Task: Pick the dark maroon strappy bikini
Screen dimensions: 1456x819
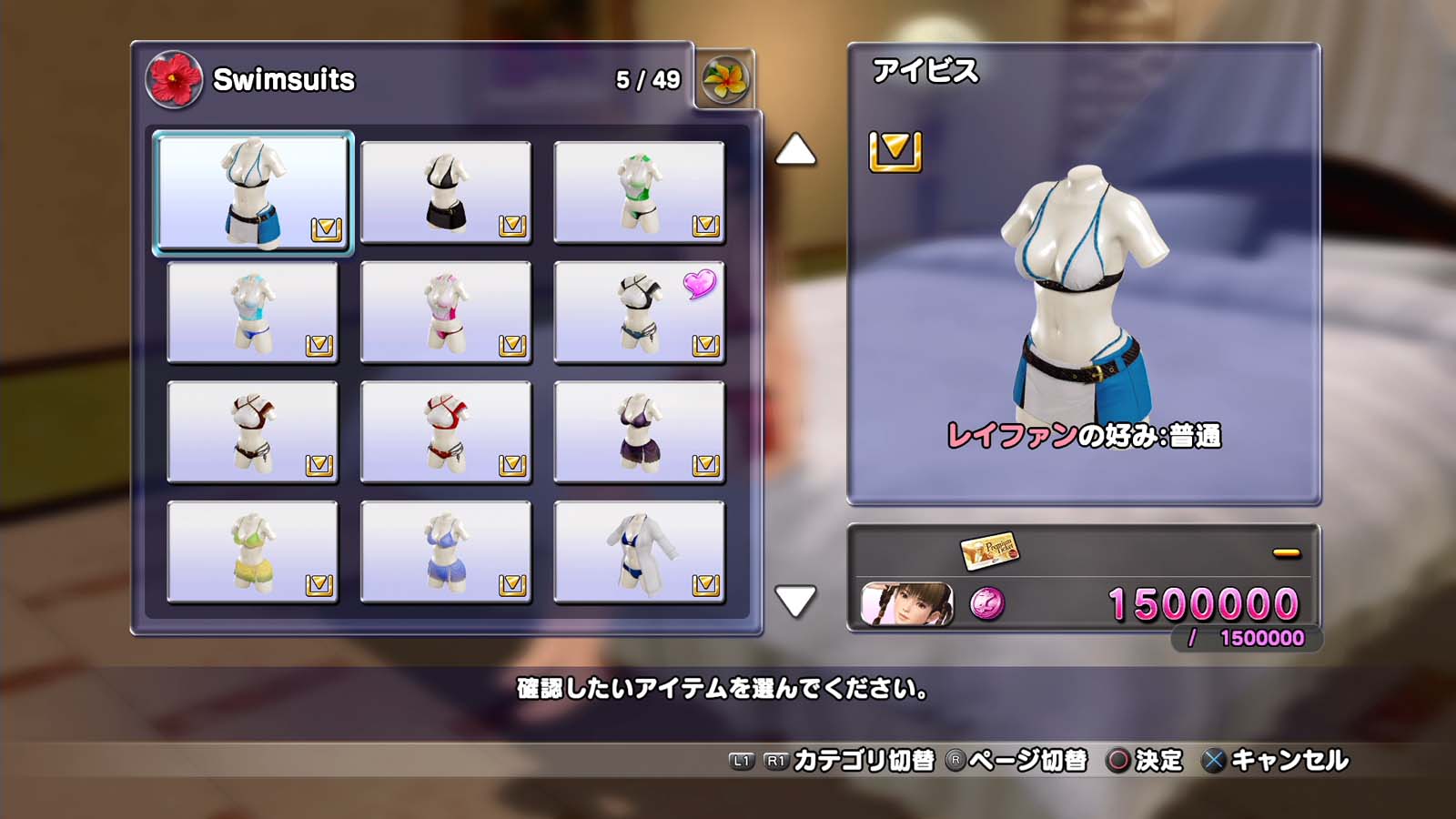Action: [253, 432]
